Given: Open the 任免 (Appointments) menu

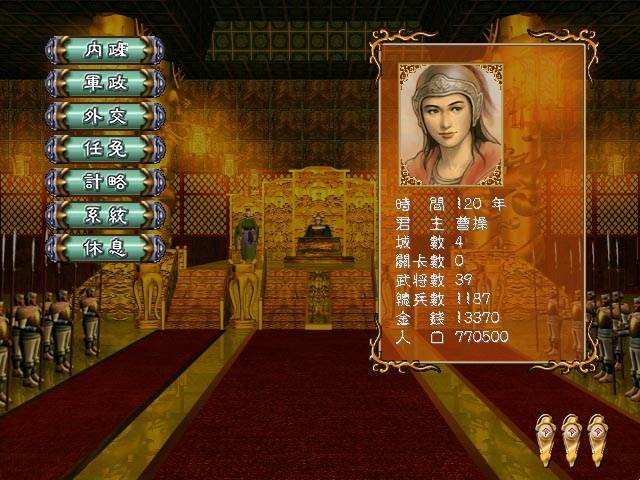Looking at the screenshot, I should 105,148.
